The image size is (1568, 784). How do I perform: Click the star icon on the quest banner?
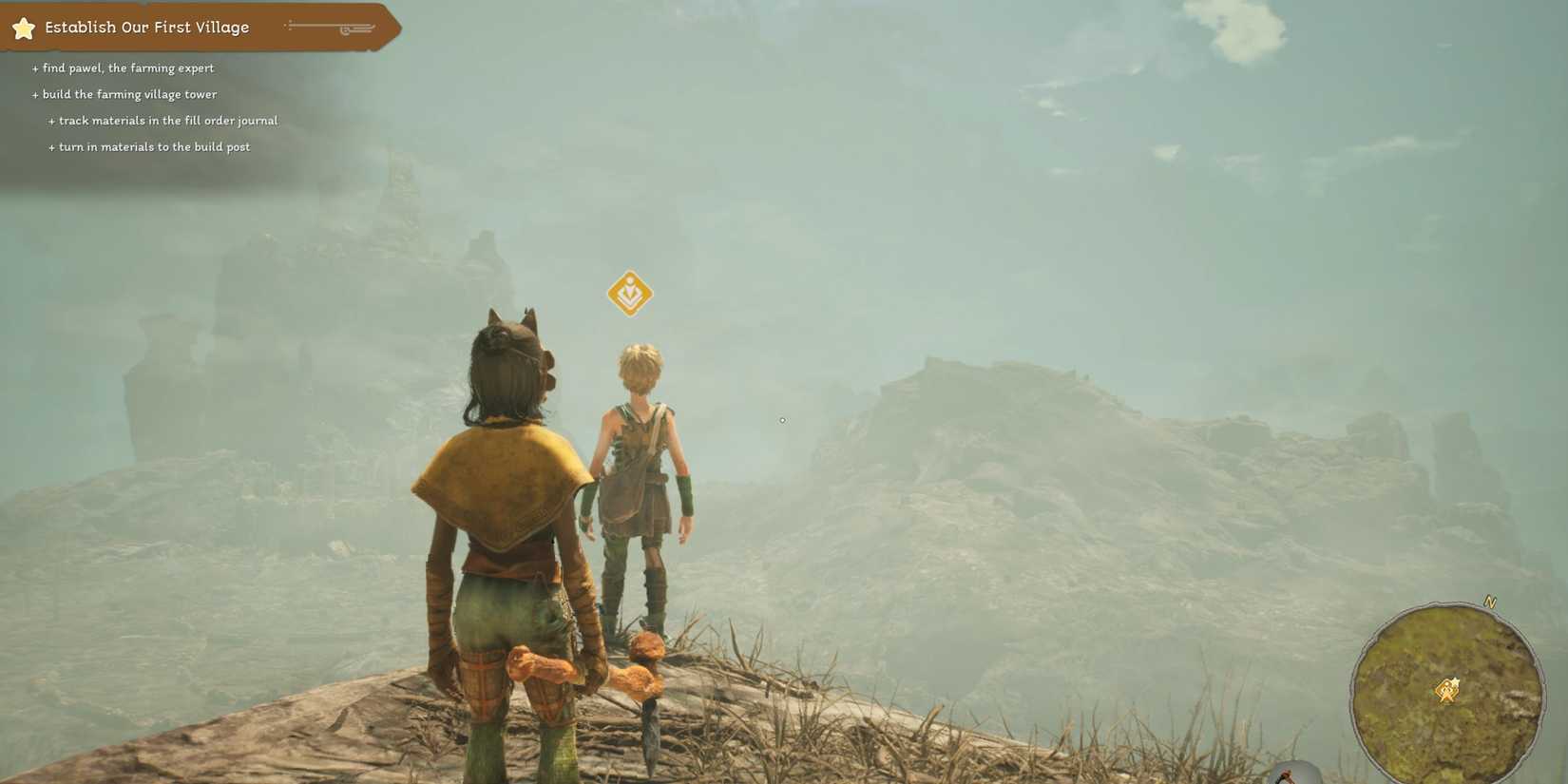coord(23,28)
